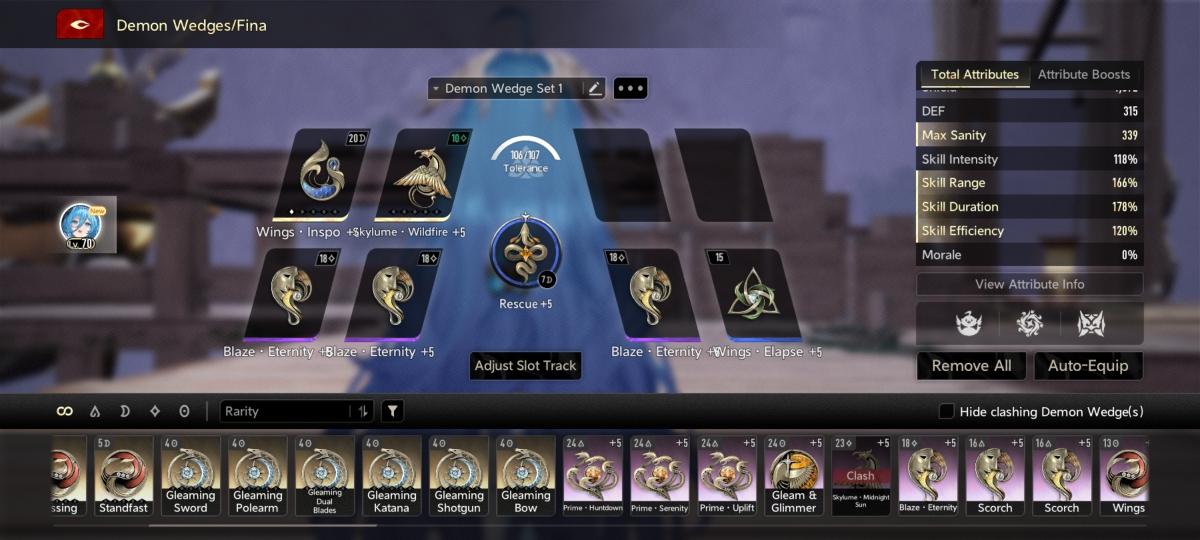
Task: Remove all equipped Demon Wedges
Action: 971,366
